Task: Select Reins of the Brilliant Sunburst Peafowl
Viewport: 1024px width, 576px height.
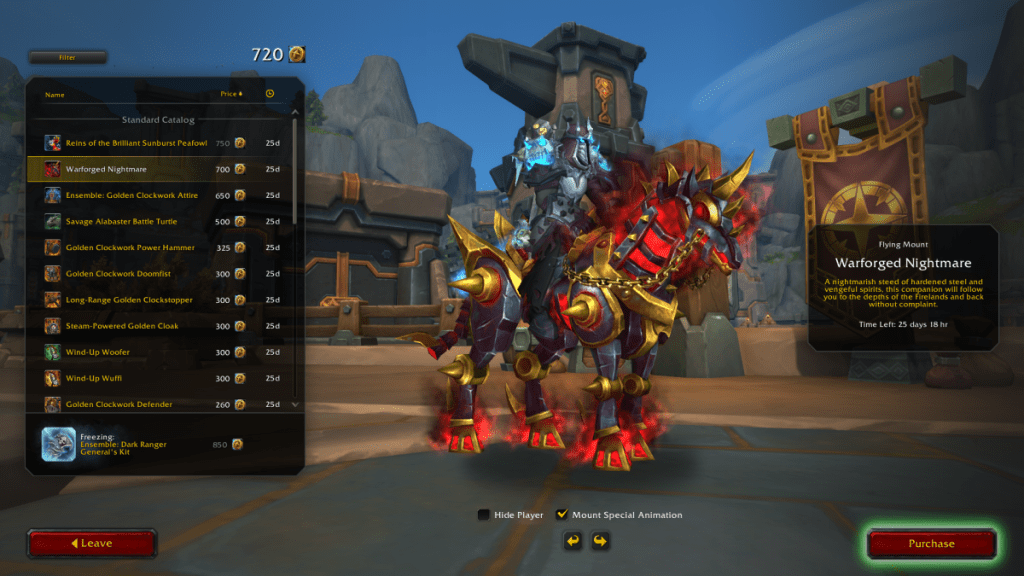Action: click(x=136, y=143)
